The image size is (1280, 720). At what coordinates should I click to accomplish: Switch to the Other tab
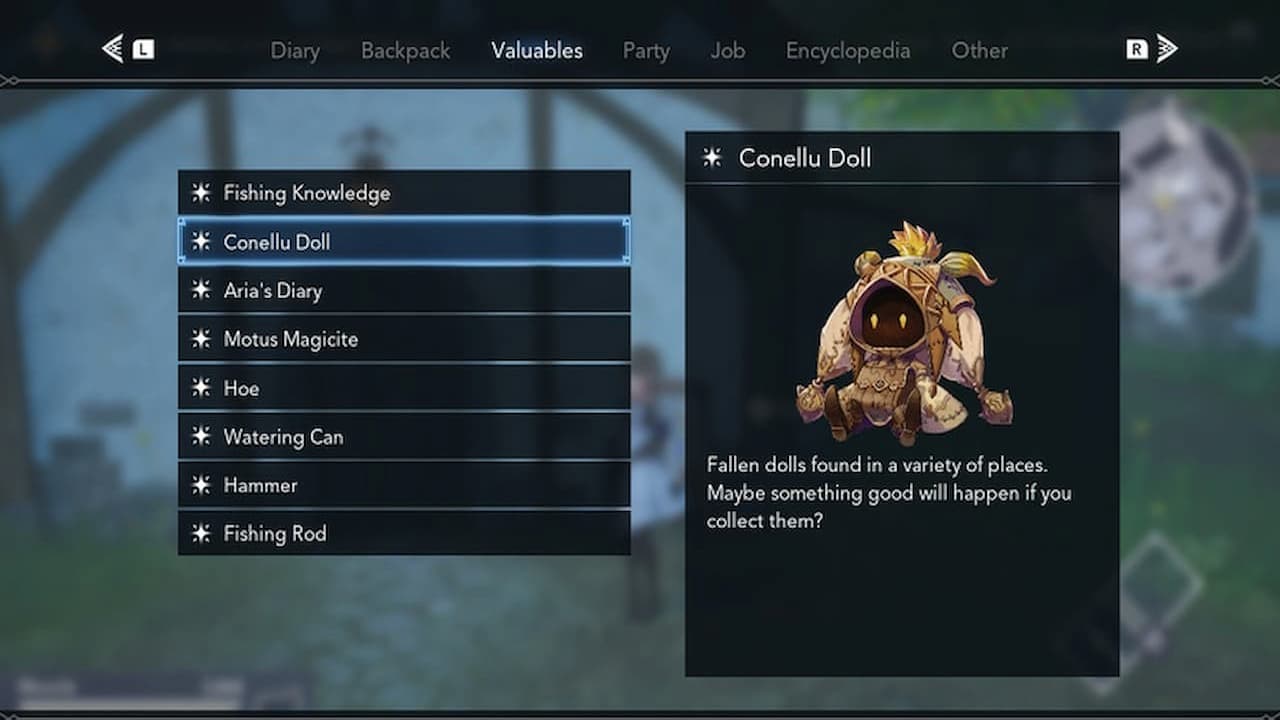pyautogui.click(x=979, y=50)
